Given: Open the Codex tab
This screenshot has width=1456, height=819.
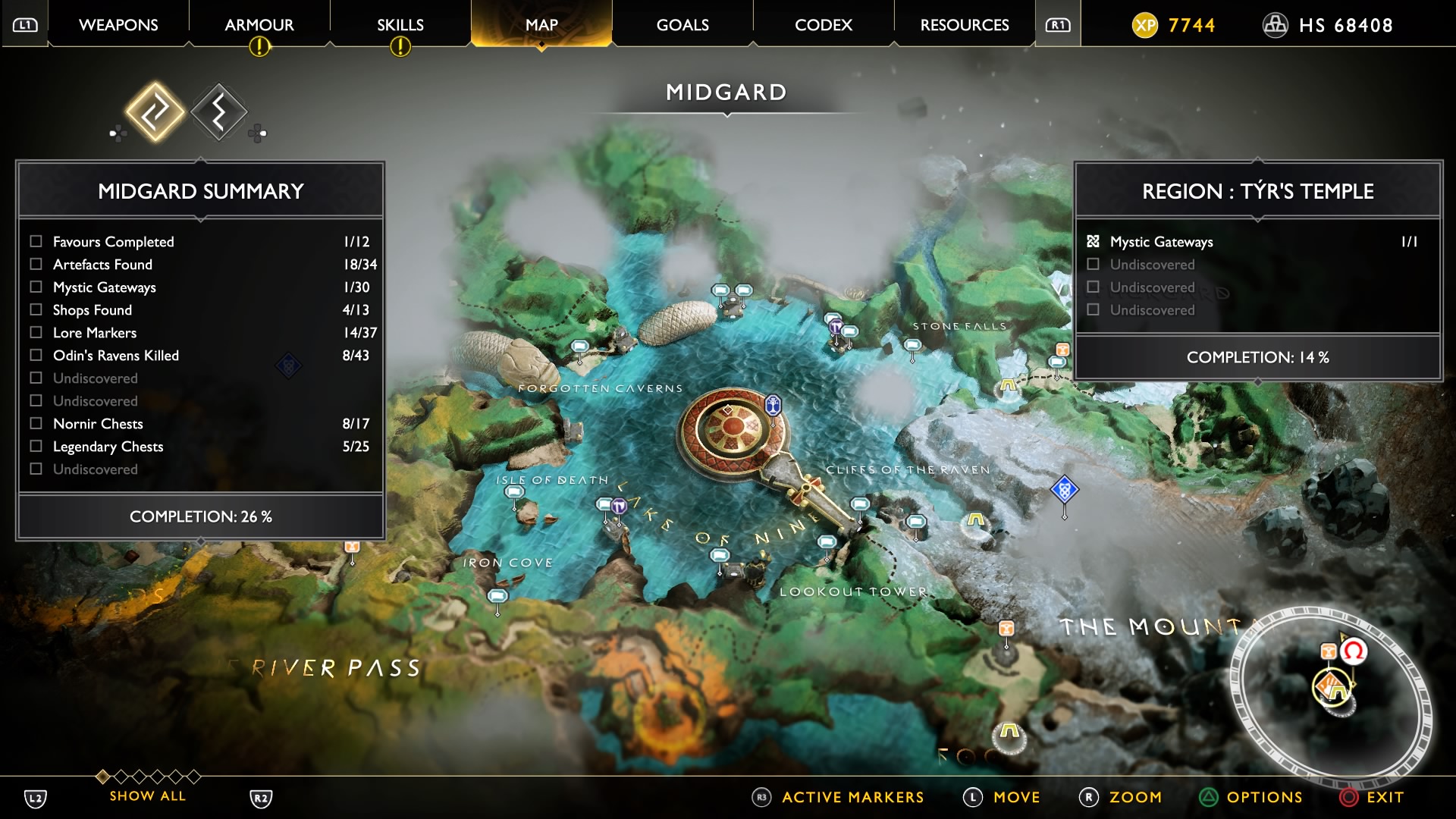Looking at the screenshot, I should tap(823, 25).
